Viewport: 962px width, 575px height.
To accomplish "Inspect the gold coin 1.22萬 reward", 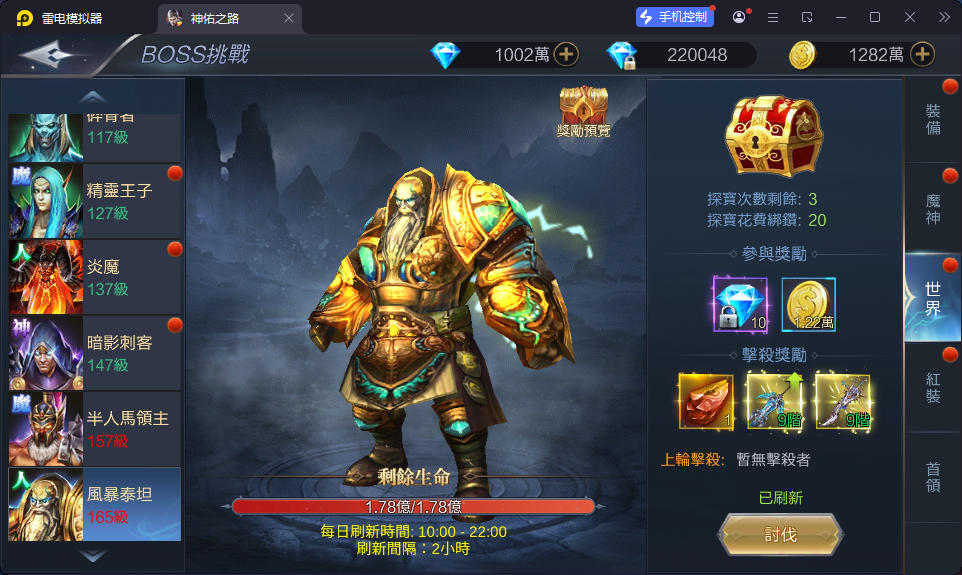I will [x=808, y=304].
